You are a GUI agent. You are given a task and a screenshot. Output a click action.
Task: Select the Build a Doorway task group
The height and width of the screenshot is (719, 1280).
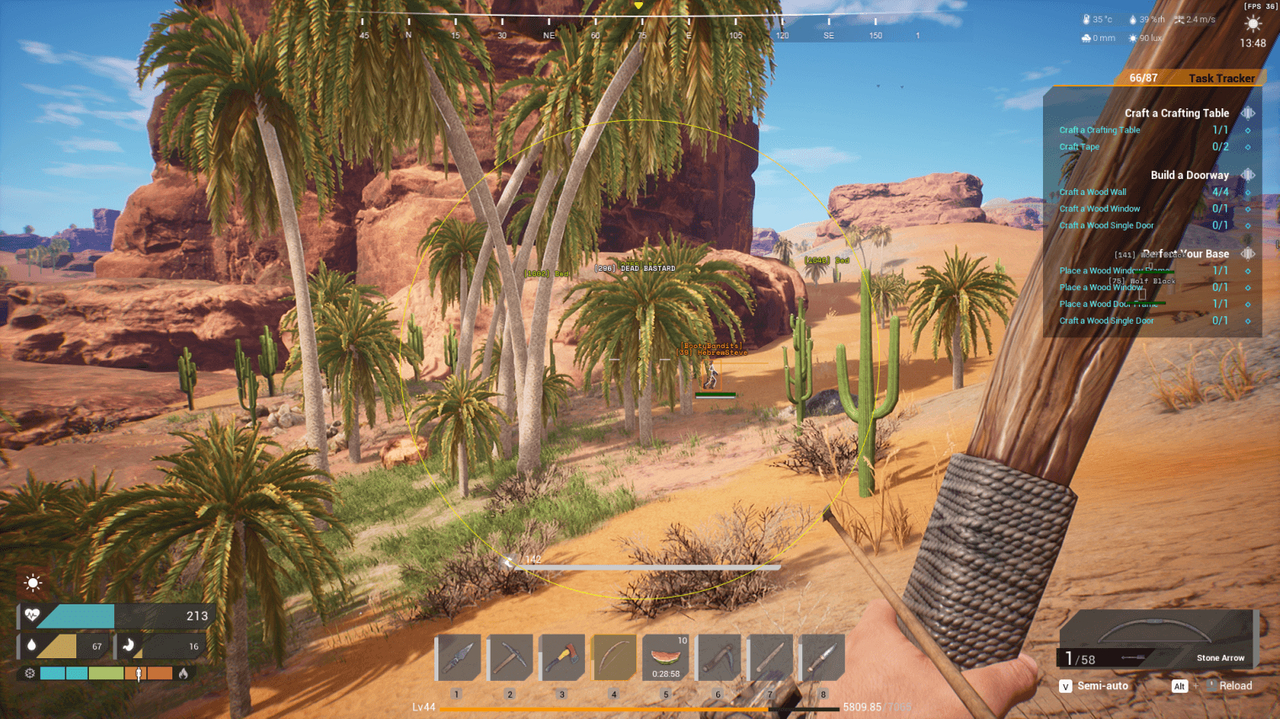(1189, 175)
